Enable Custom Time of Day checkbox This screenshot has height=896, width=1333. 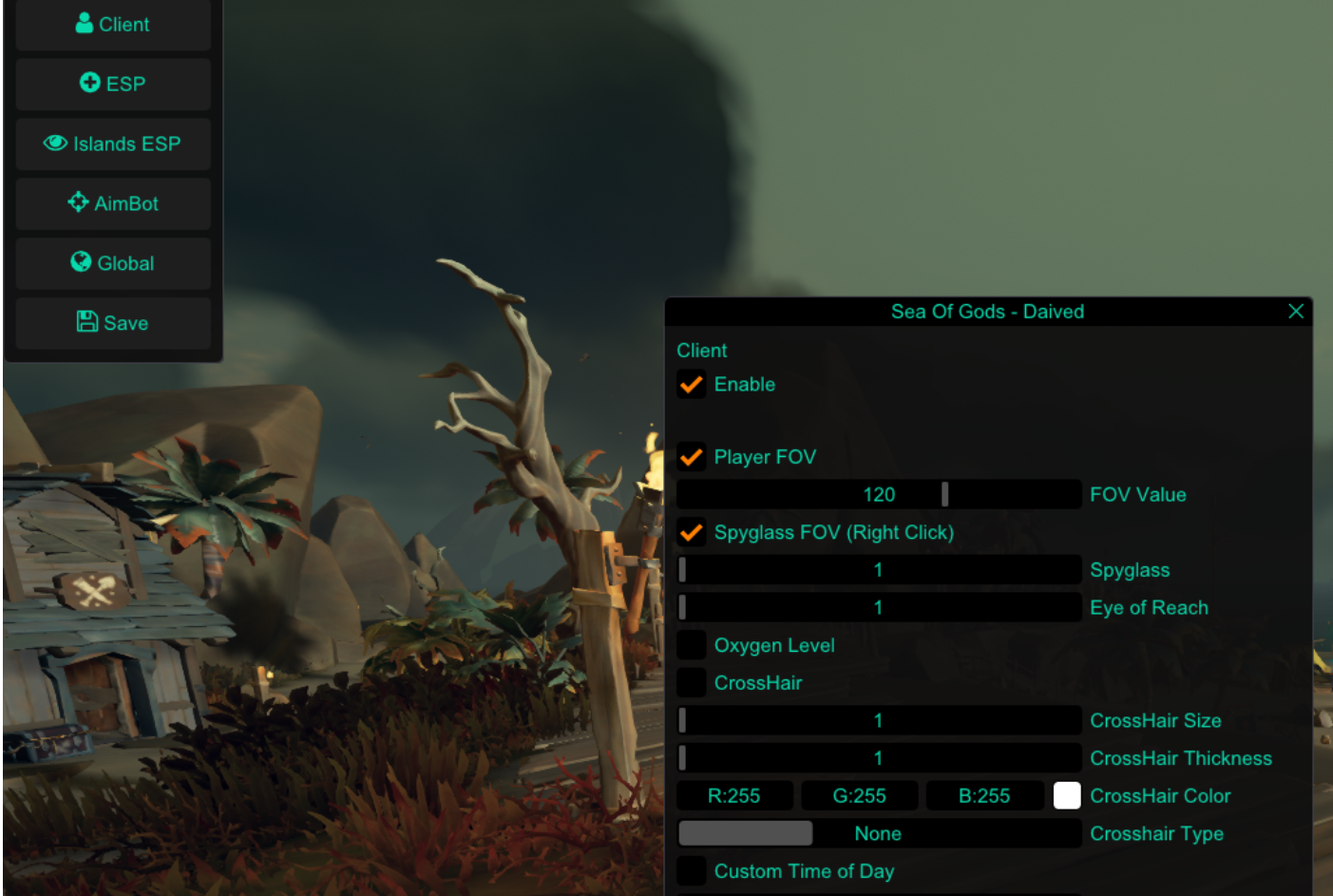pyautogui.click(x=691, y=870)
